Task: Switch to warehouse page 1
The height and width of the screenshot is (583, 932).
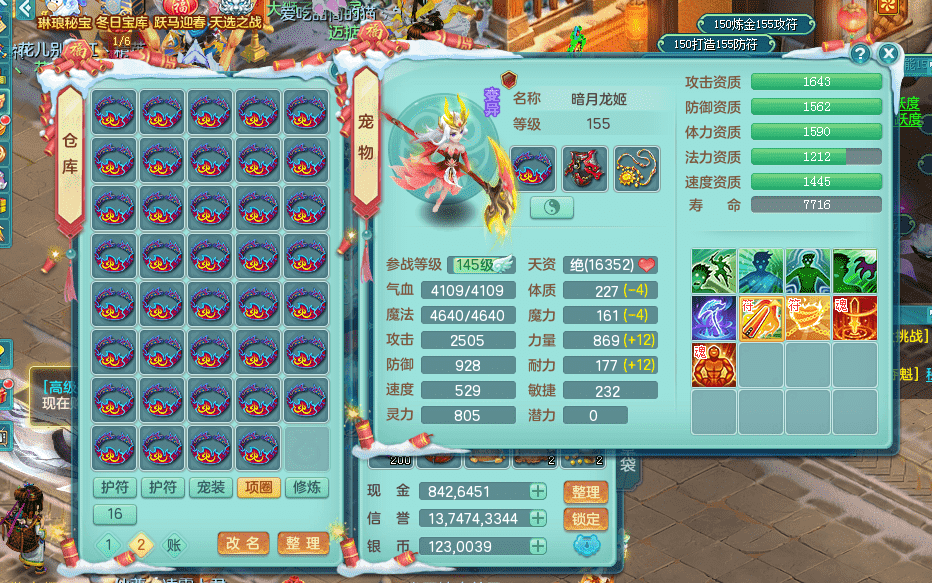Action: tap(112, 543)
